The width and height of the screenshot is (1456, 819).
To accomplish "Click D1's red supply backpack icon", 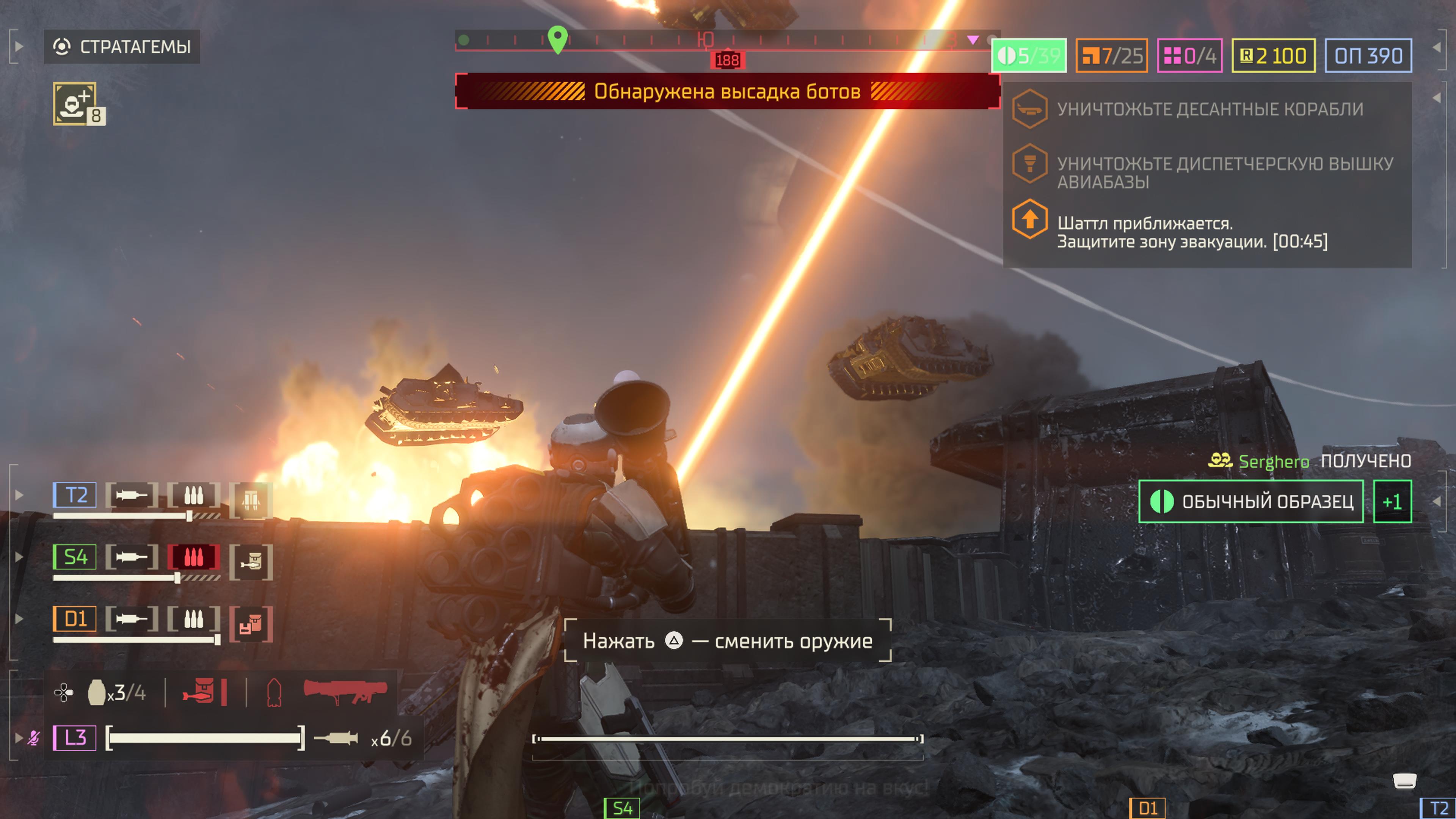I will pos(250,624).
